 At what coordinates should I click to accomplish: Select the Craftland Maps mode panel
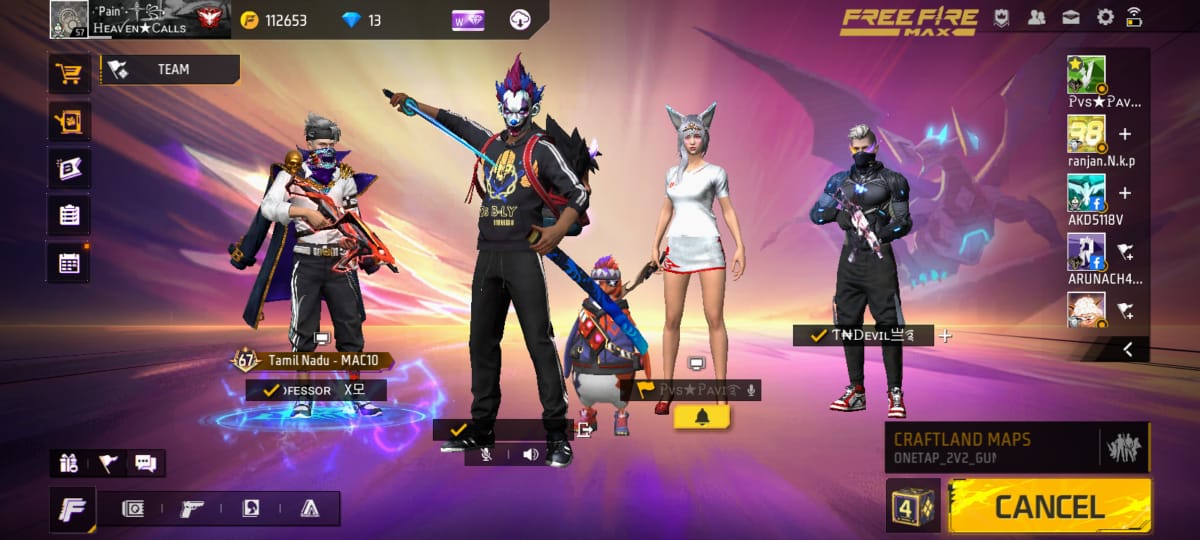pos(1017,447)
